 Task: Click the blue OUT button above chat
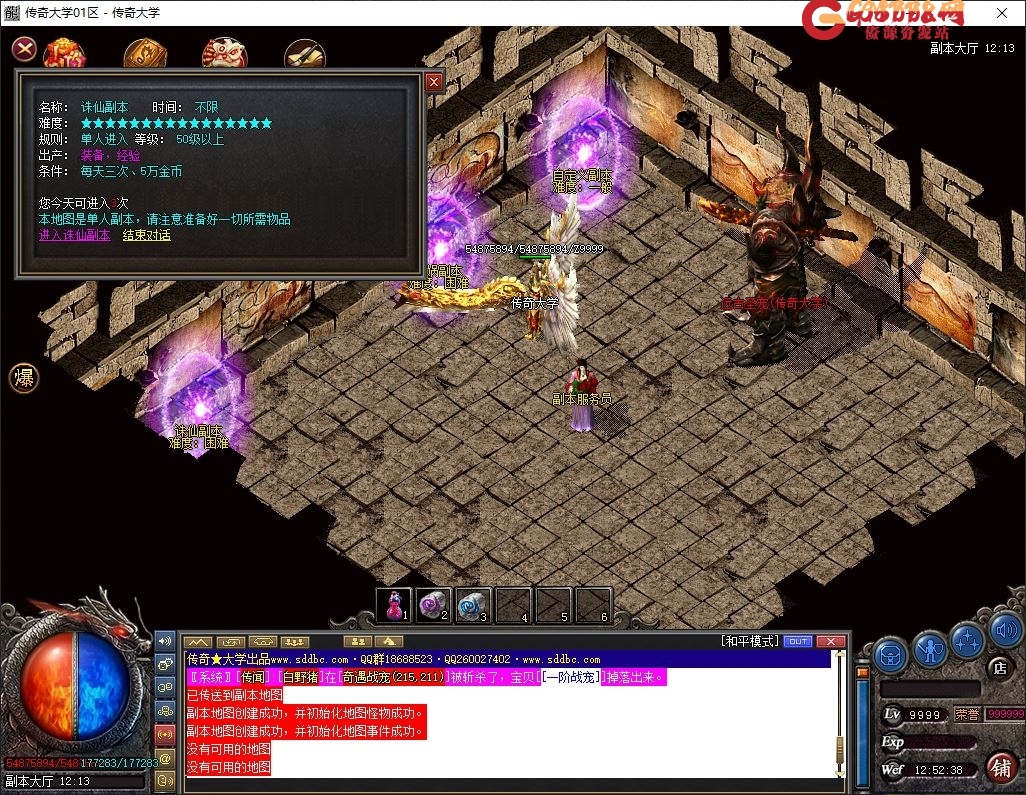(798, 641)
